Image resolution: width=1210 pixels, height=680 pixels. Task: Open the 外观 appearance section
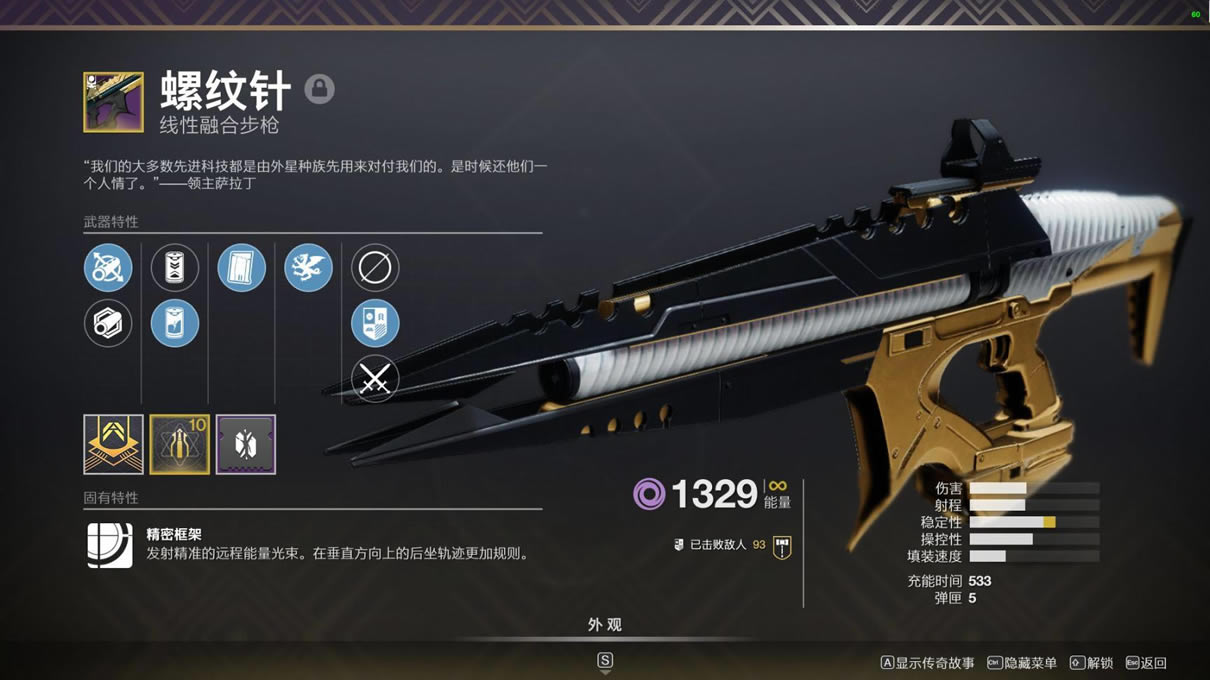(605, 625)
